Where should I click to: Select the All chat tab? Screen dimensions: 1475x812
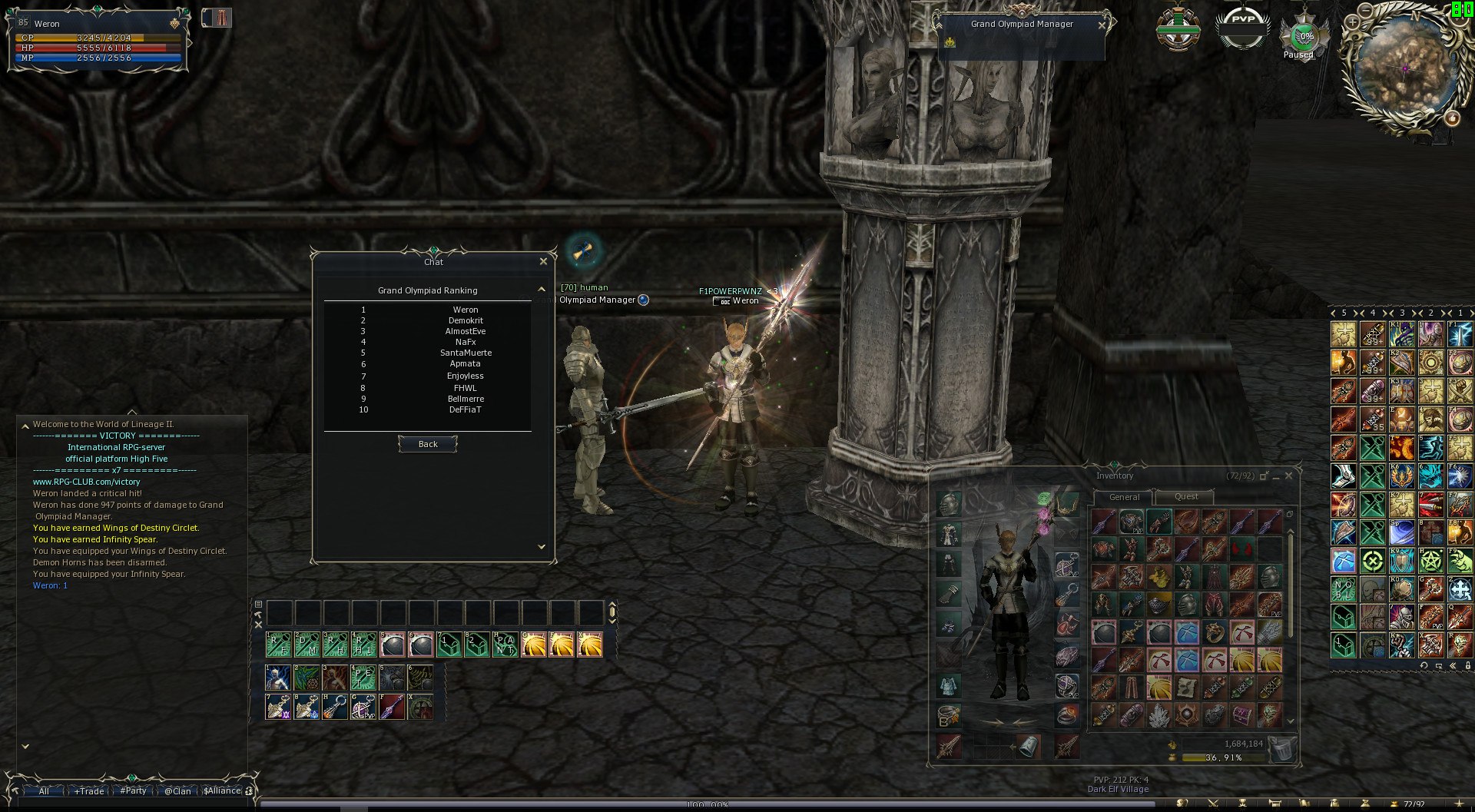(44, 791)
